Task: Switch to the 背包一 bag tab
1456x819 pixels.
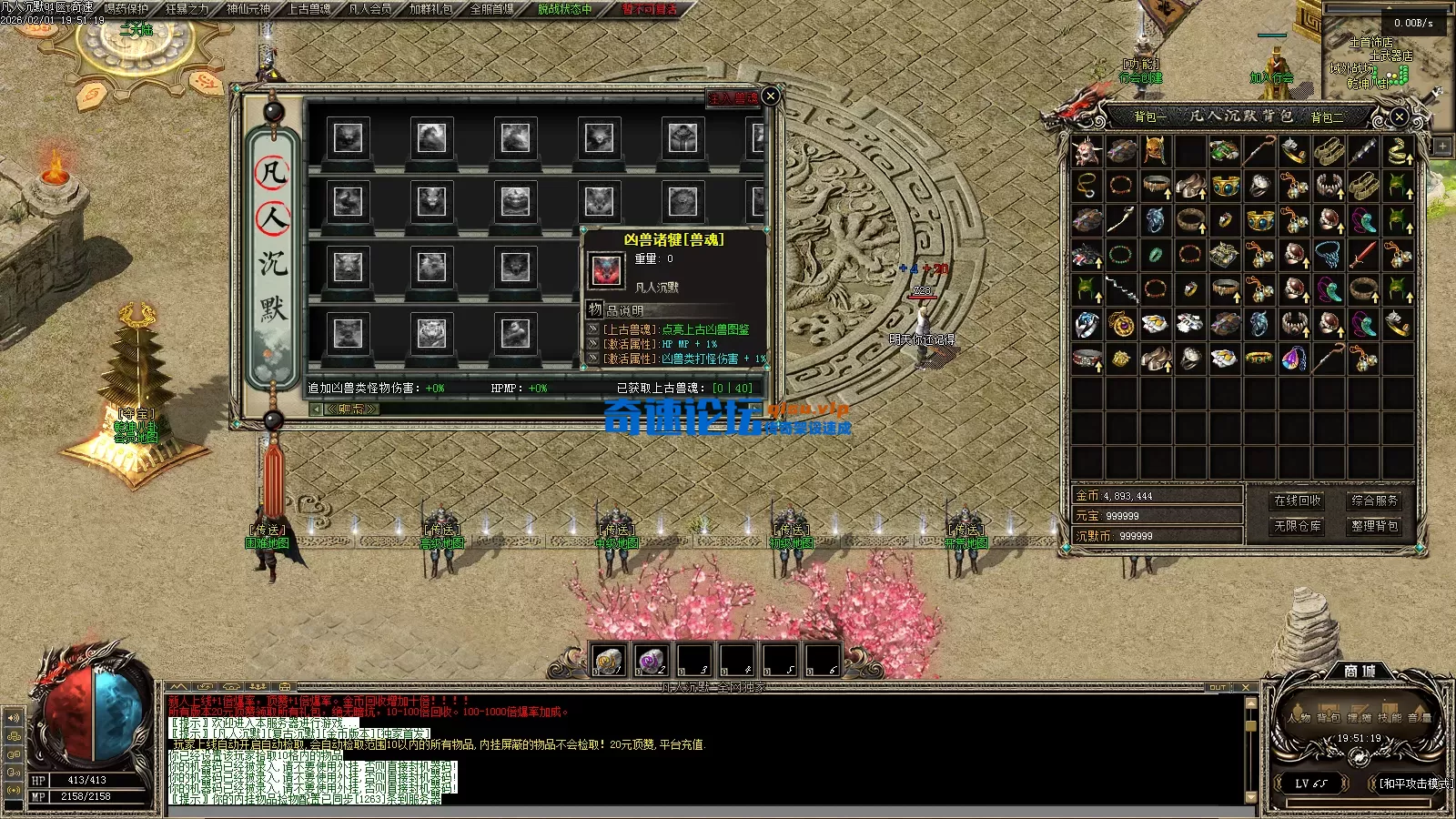Action: click(x=1149, y=116)
